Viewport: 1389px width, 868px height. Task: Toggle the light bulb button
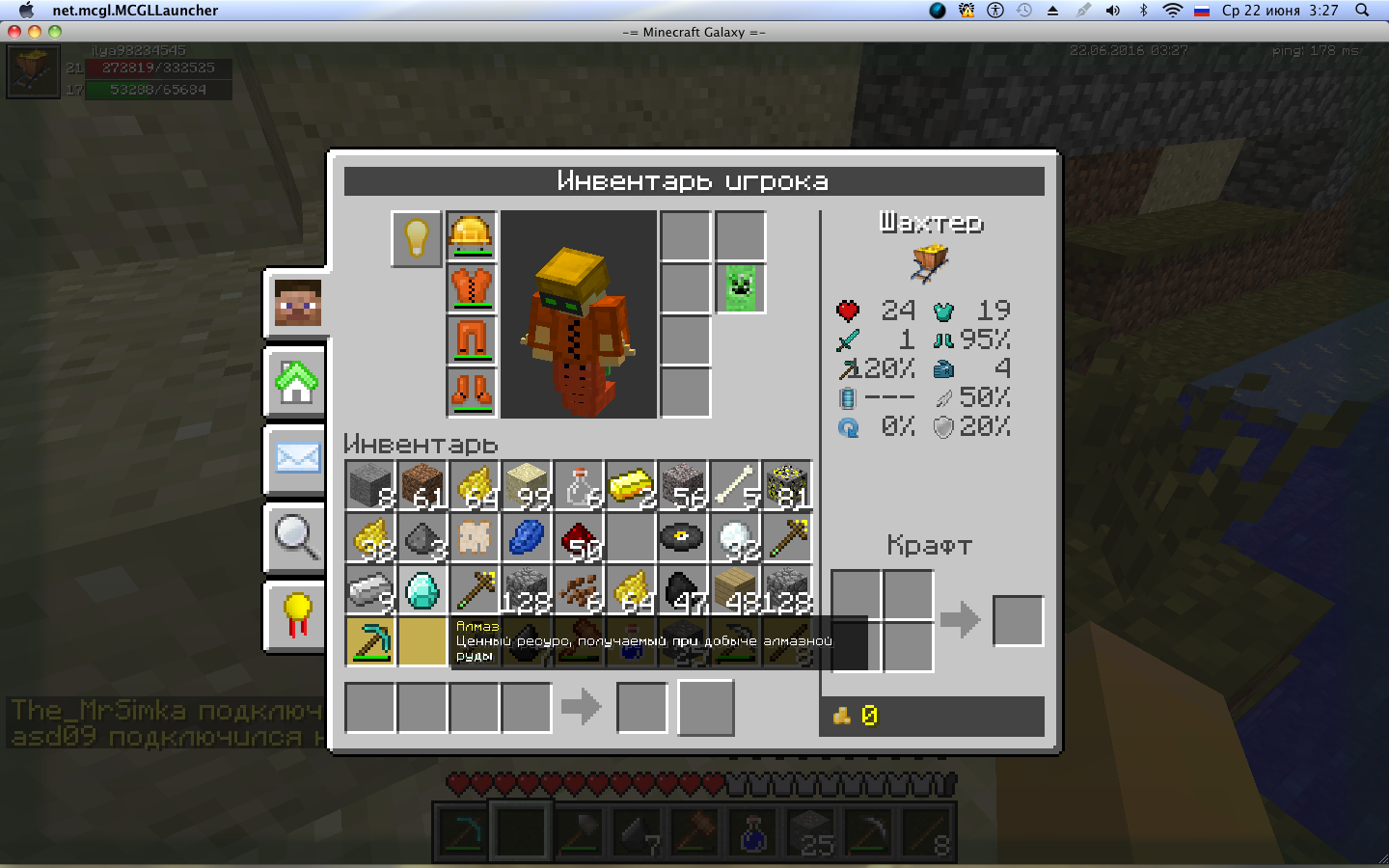pos(417,237)
